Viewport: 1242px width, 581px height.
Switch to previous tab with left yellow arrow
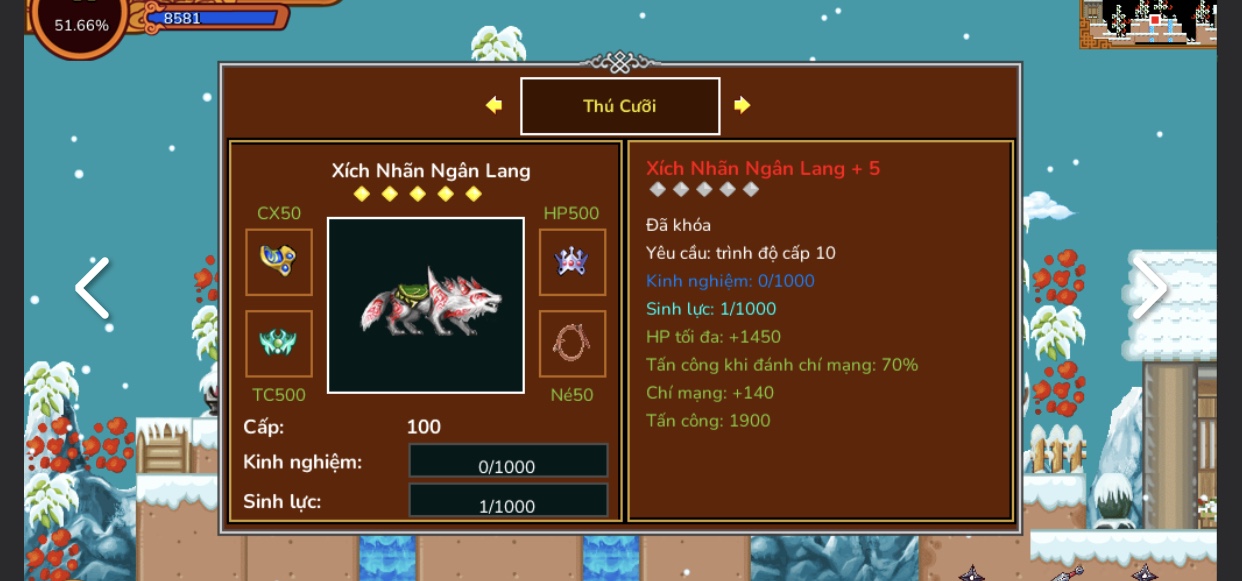click(x=494, y=105)
